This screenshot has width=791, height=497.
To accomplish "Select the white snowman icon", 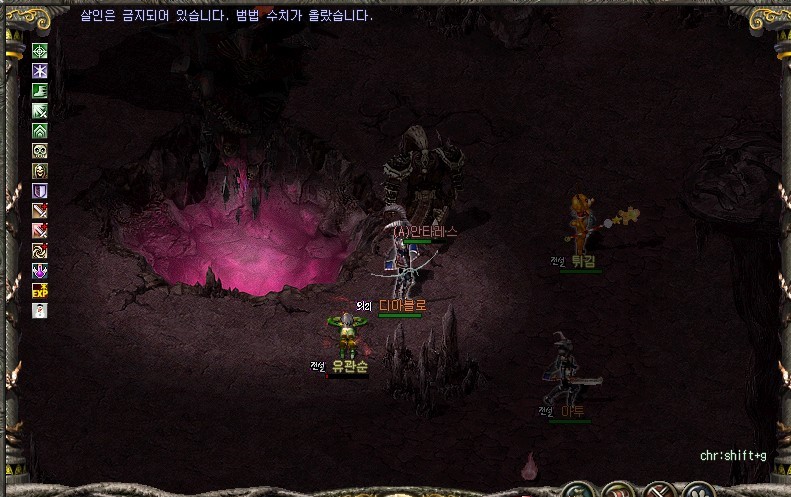I will click(40, 311).
